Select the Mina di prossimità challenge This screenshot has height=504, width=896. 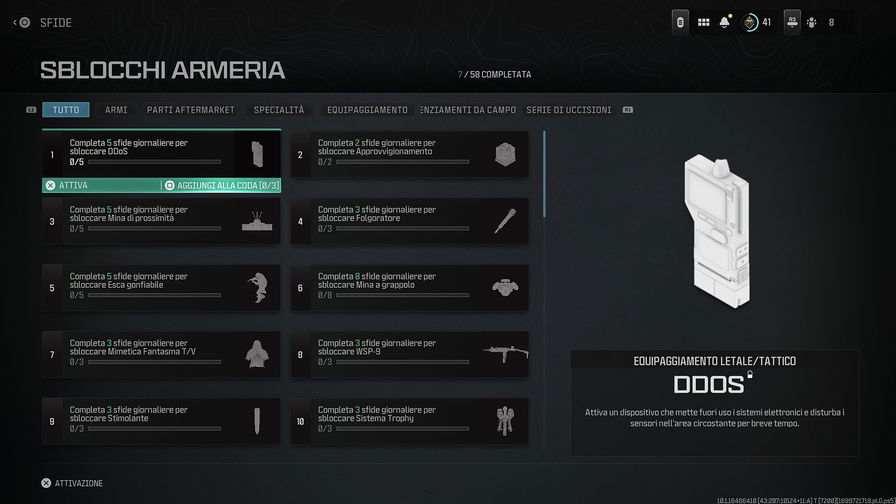(160, 221)
